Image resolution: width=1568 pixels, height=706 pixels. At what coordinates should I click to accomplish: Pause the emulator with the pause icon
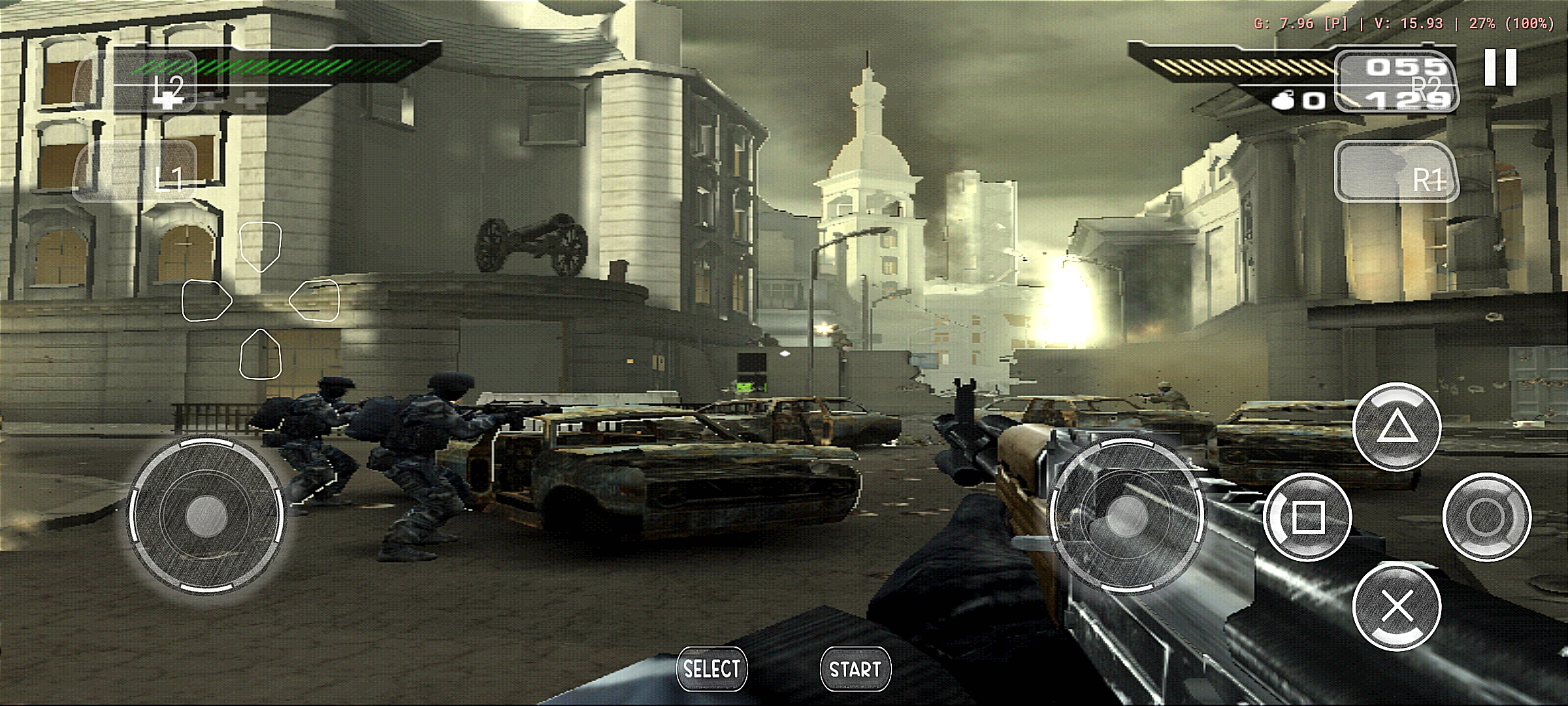(x=1500, y=67)
